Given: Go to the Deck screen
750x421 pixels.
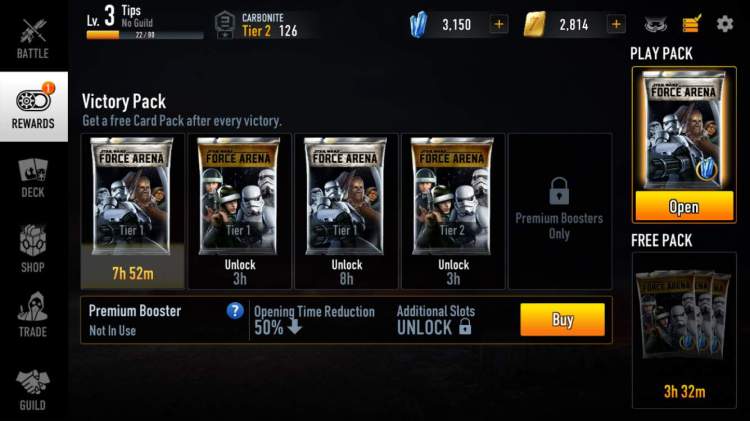Looking at the screenshot, I should pyautogui.click(x=33, y=177).
